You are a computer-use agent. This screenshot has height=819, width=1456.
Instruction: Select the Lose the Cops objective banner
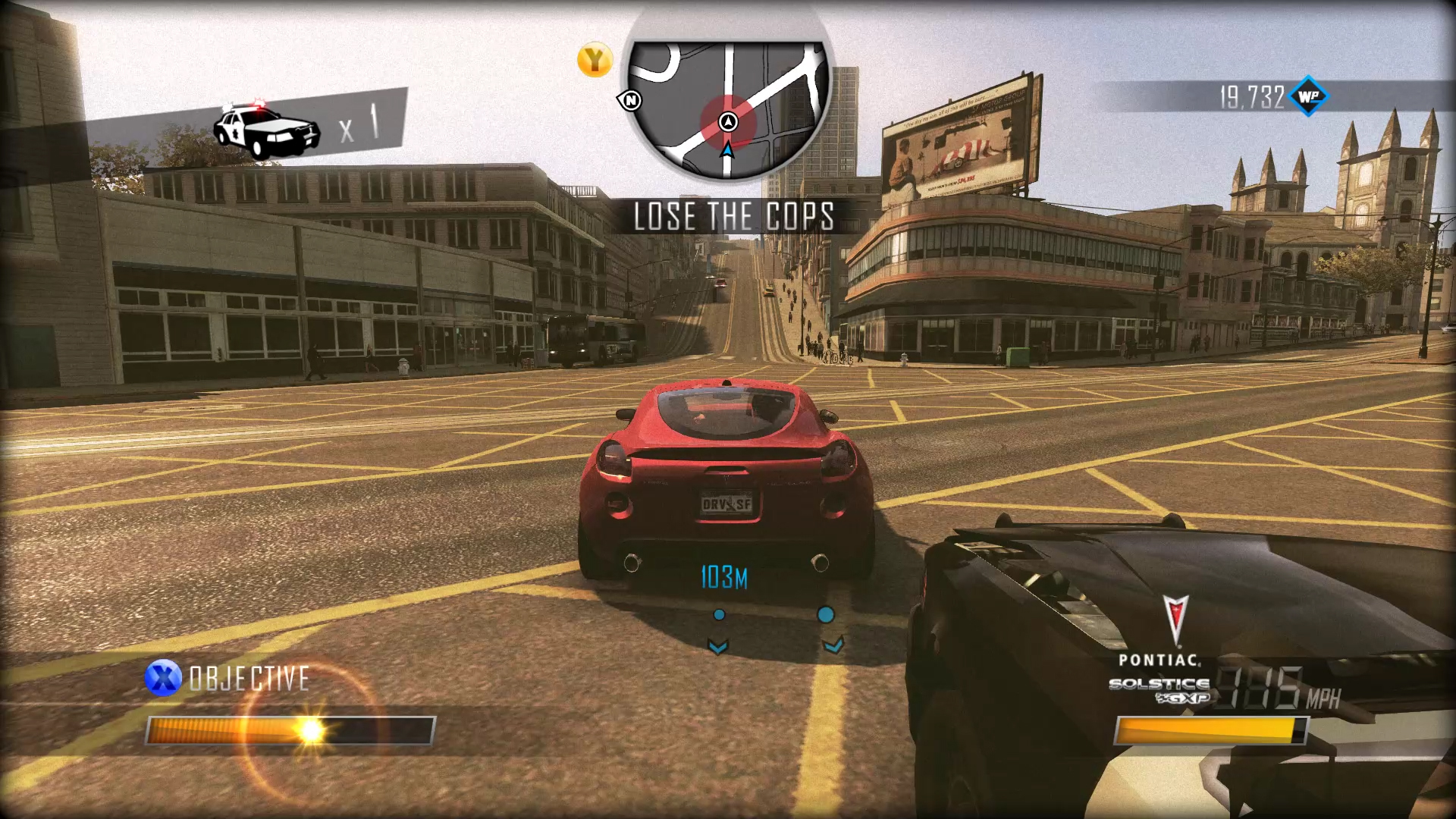point(733,217)
